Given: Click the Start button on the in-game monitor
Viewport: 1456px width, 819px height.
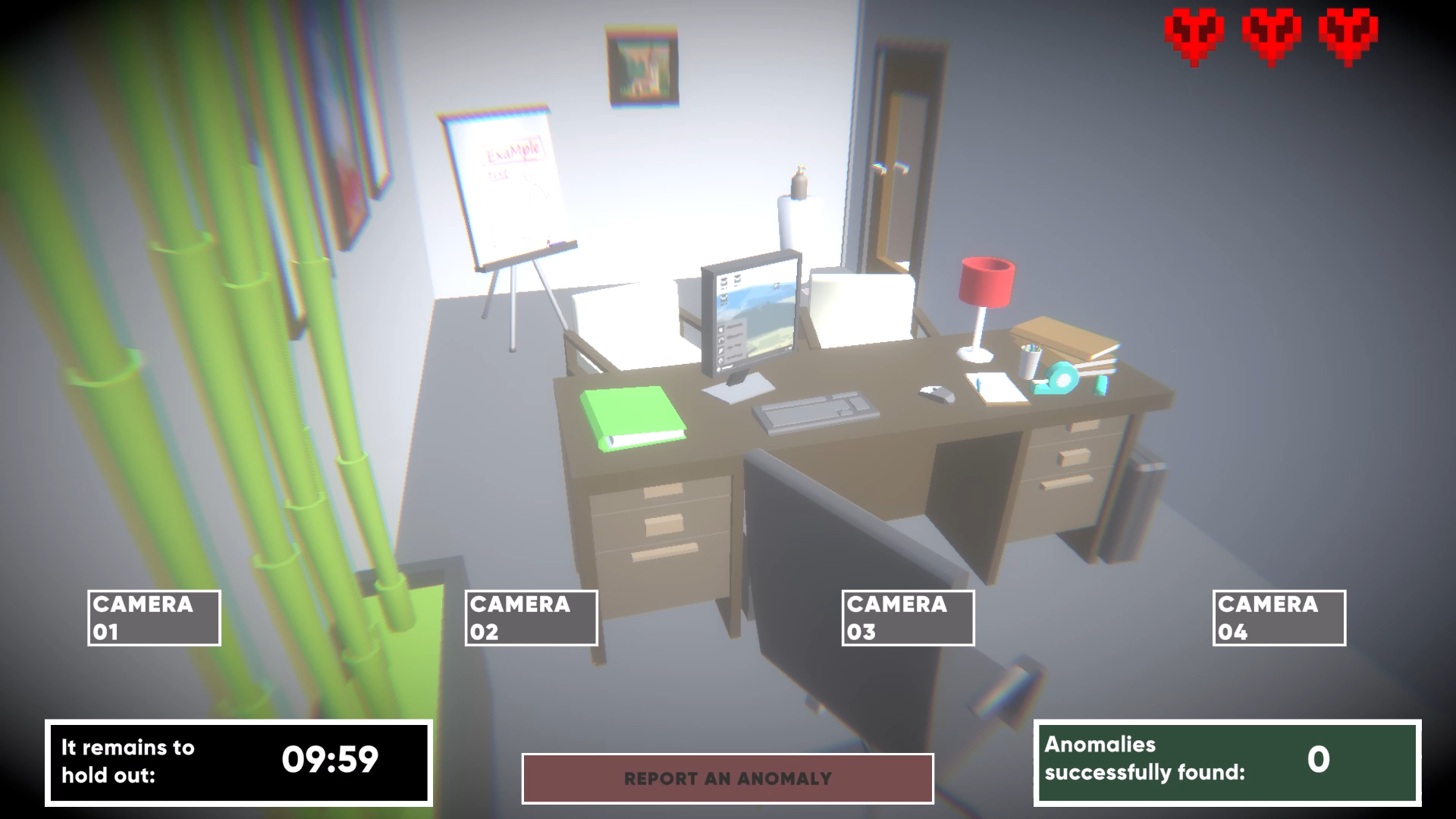Looking at the screenshot, I should pyautogui.click(x=718, y=369).
